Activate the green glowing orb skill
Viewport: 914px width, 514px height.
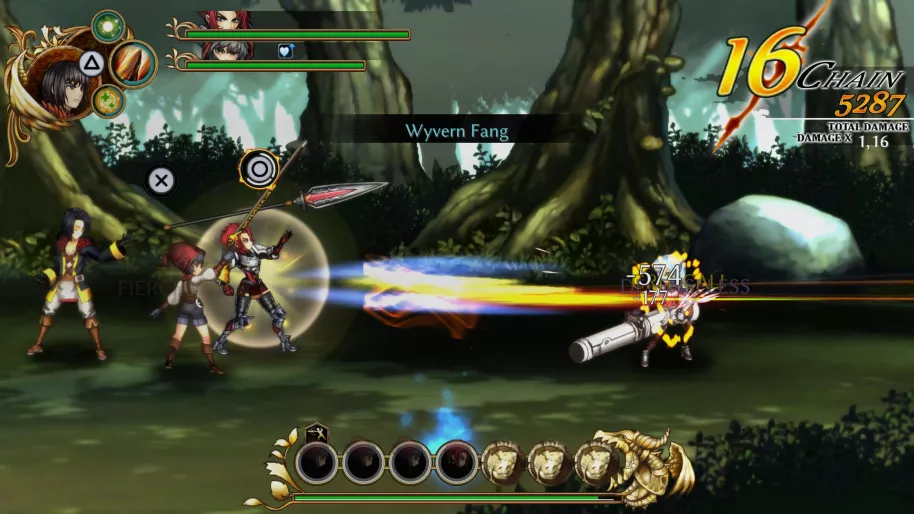tap(107, 25)
